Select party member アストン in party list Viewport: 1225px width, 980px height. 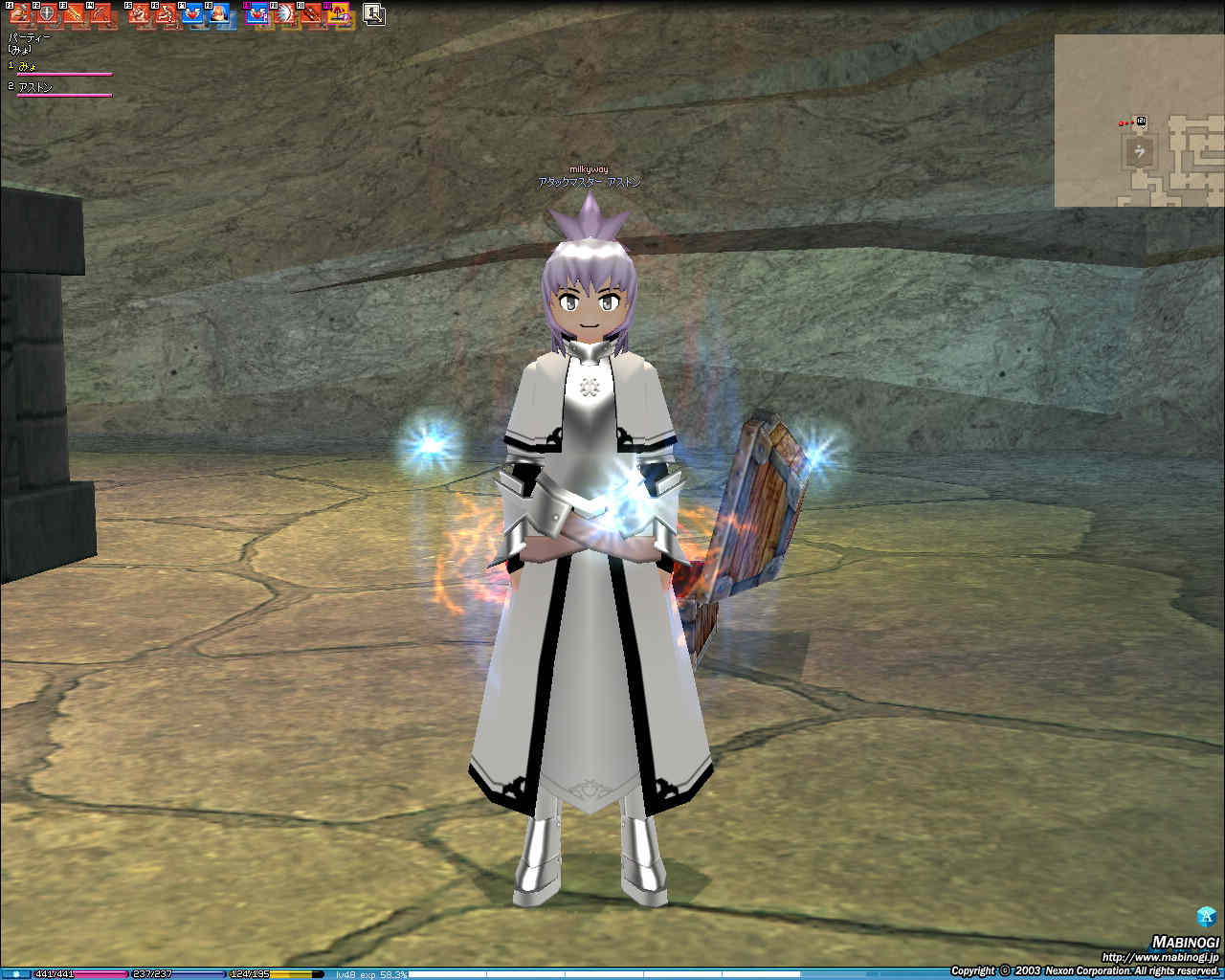pyautogui.click(x=36, y=87)
